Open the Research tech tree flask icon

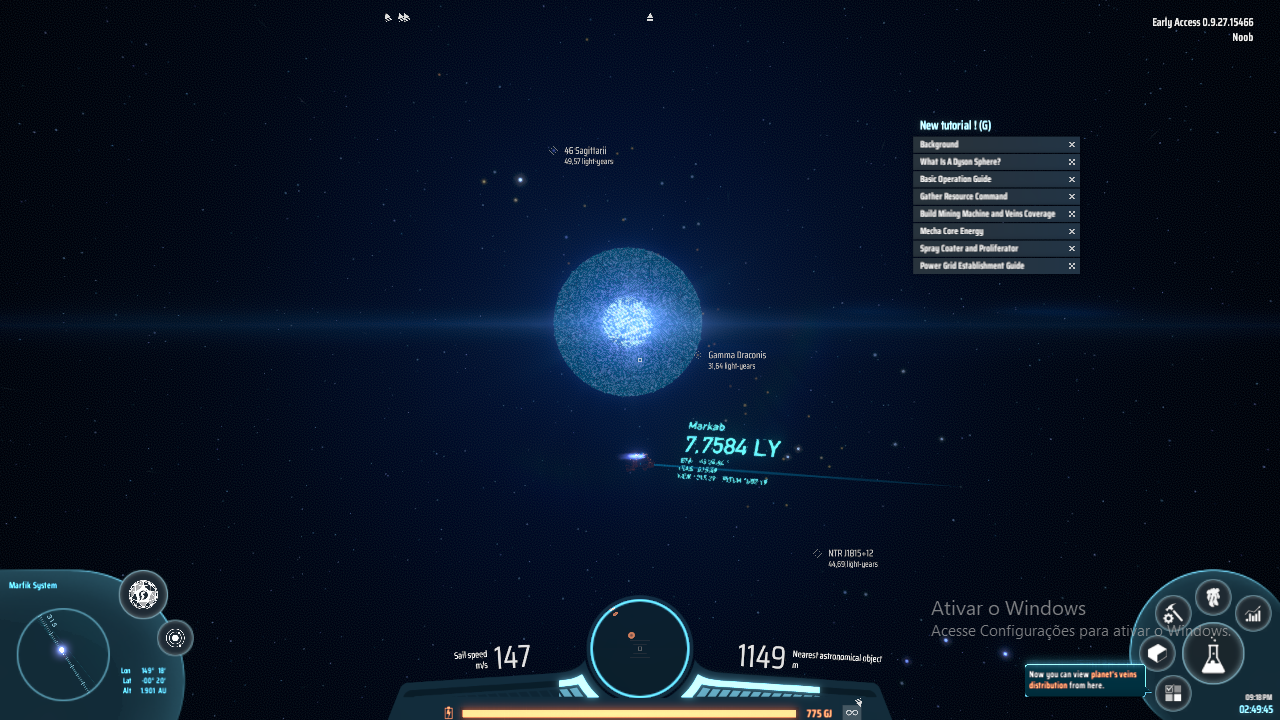click(x=1212, y=654)
